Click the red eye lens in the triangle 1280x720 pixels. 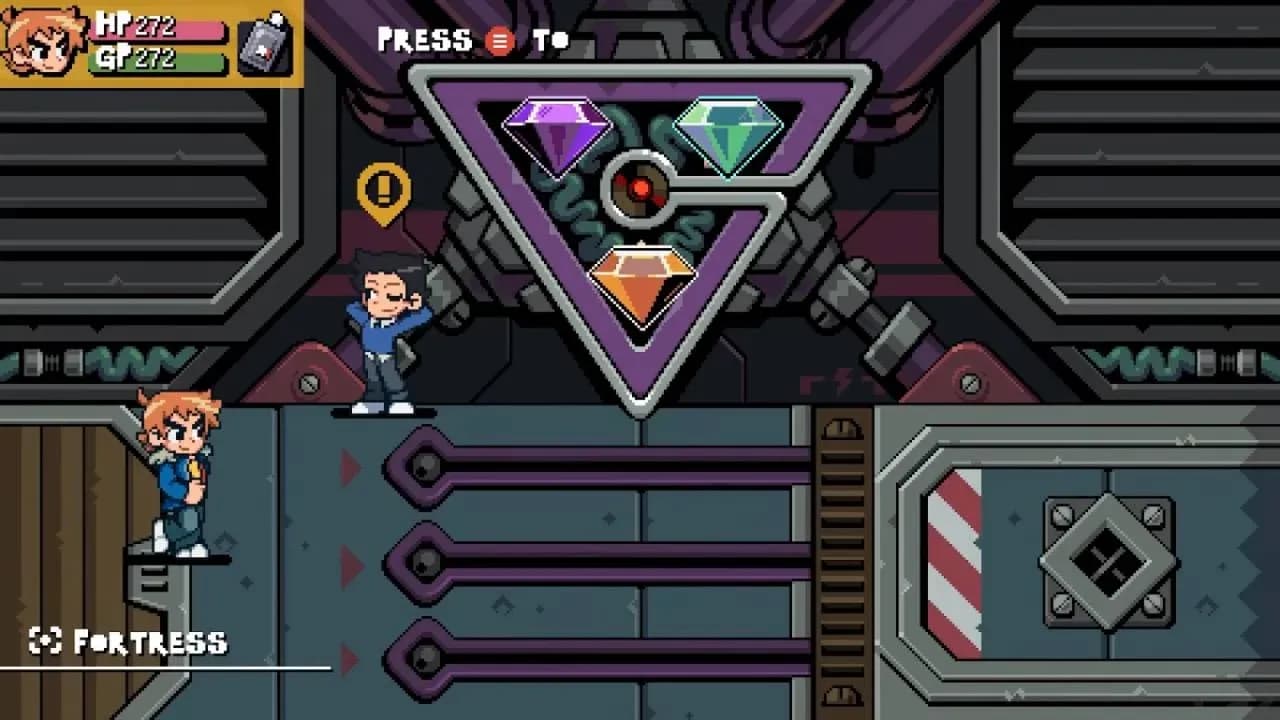639,186
